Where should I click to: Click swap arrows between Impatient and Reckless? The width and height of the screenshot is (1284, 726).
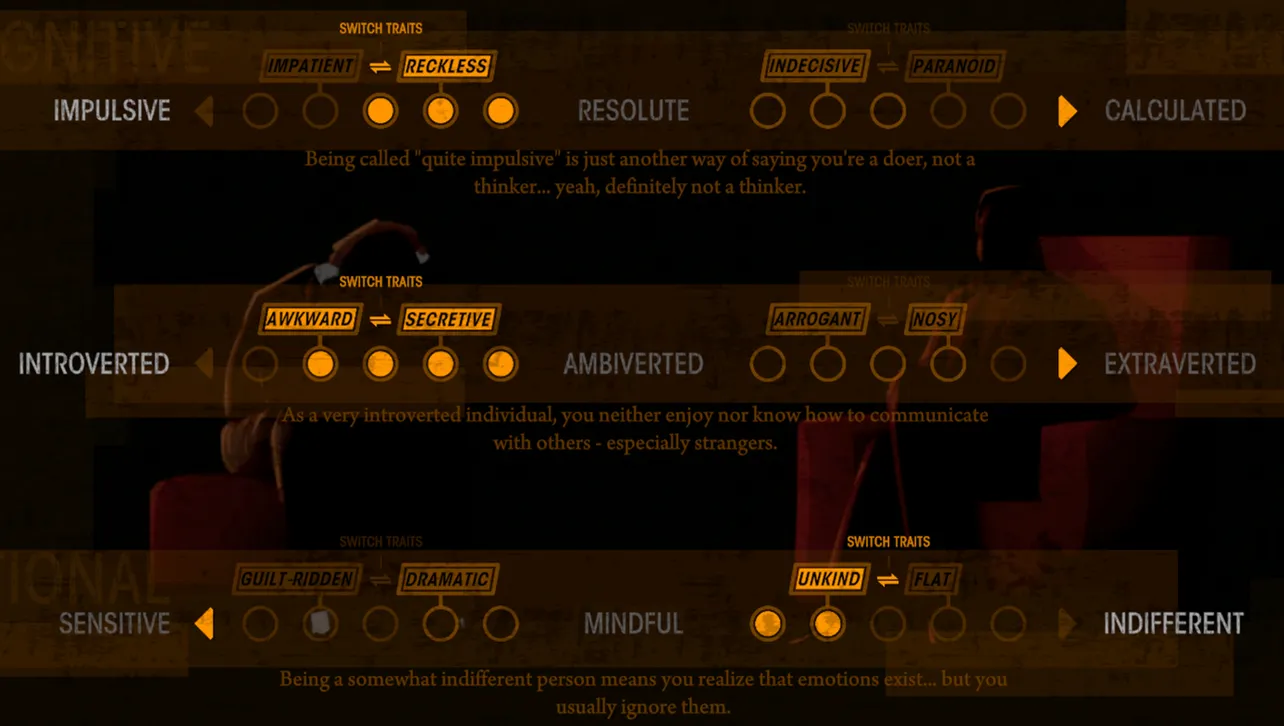(x=381, y=66)
